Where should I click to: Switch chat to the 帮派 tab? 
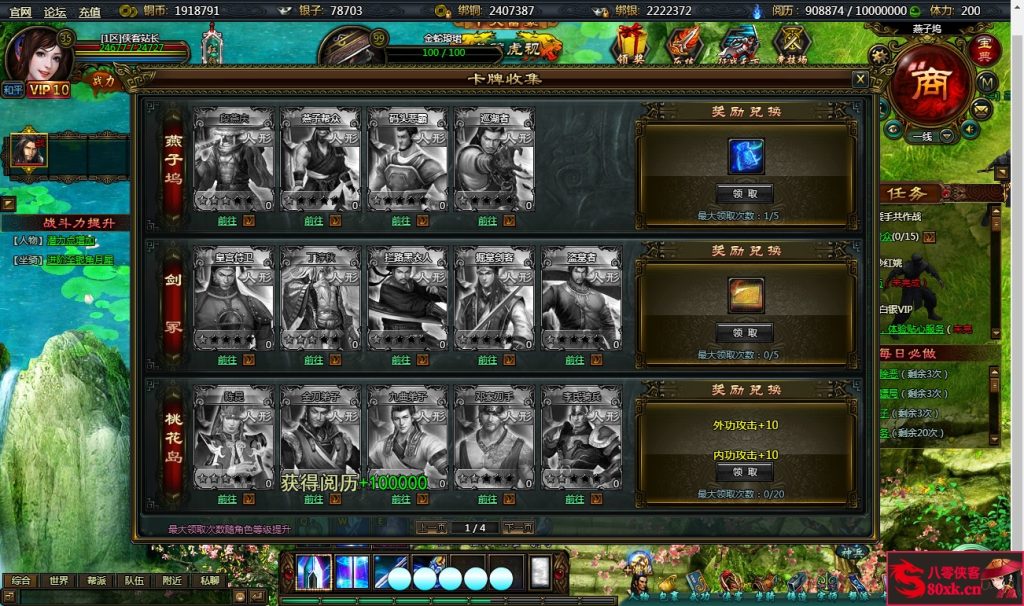pos(96,580)
